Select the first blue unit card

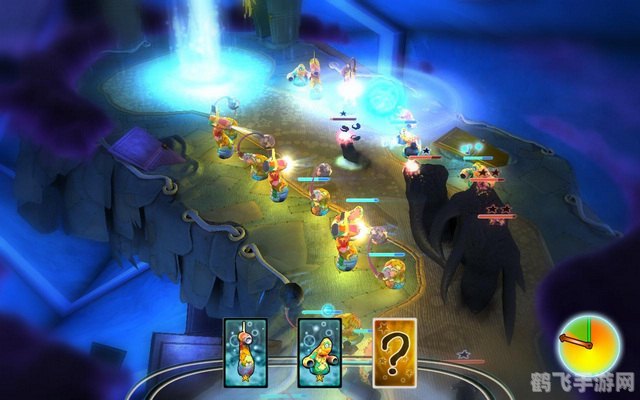(x=246, y=352)
